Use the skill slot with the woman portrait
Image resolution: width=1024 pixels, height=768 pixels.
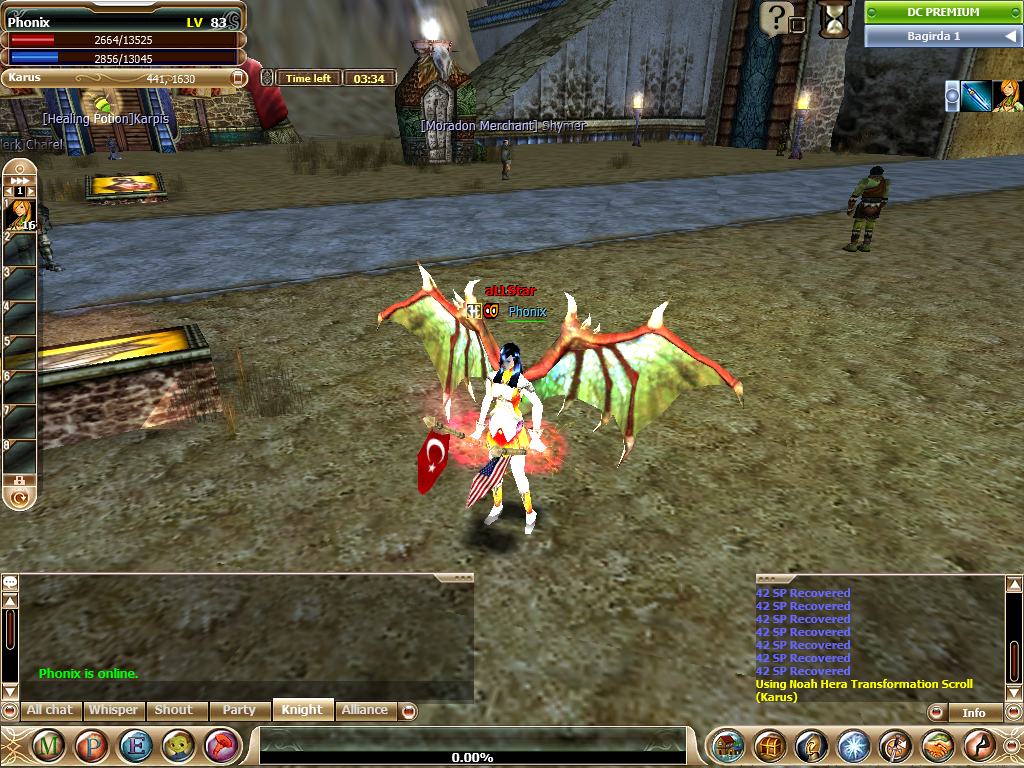tap(21, 215)
